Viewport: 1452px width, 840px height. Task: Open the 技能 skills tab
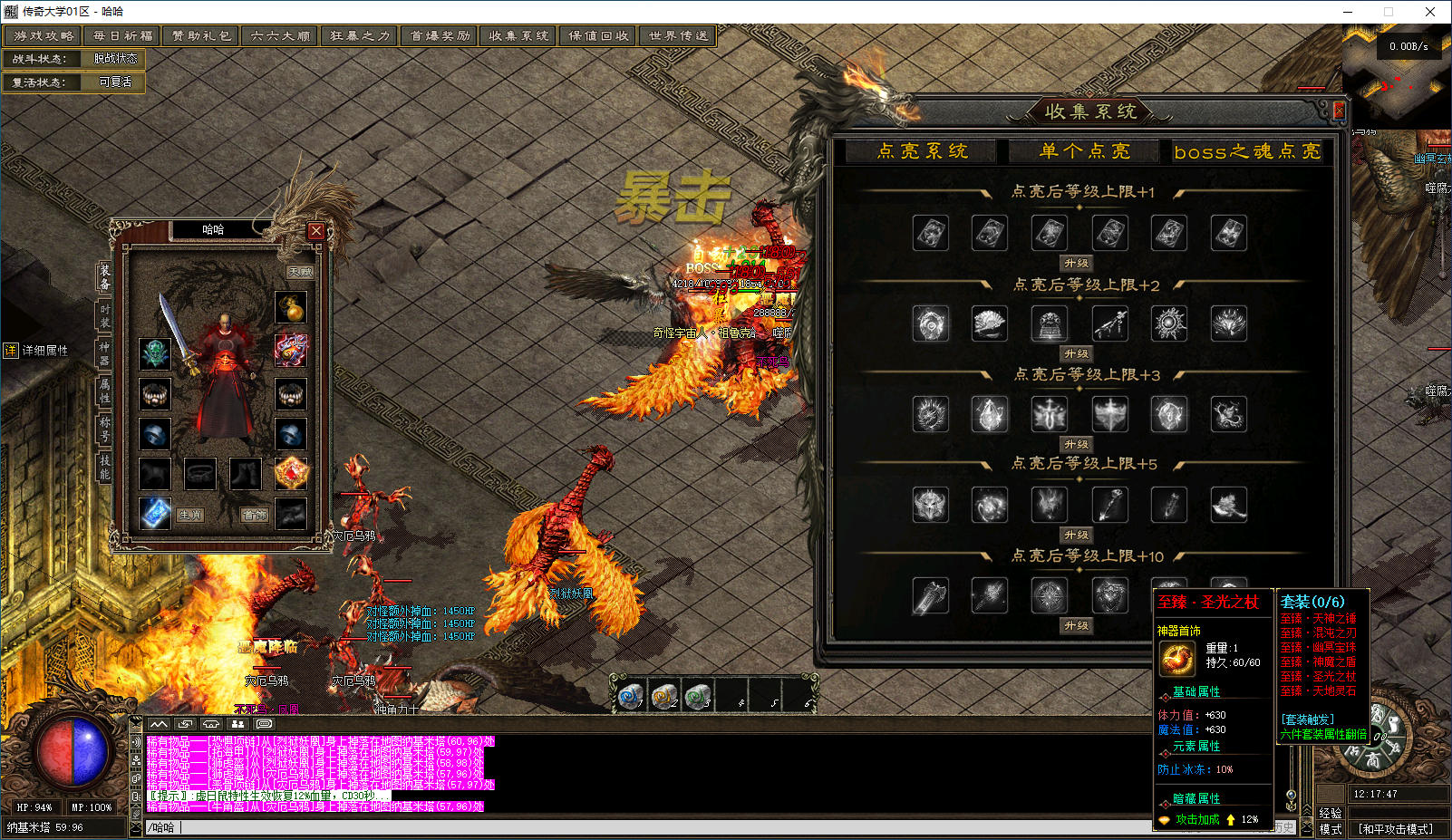(x=104, y=468)
